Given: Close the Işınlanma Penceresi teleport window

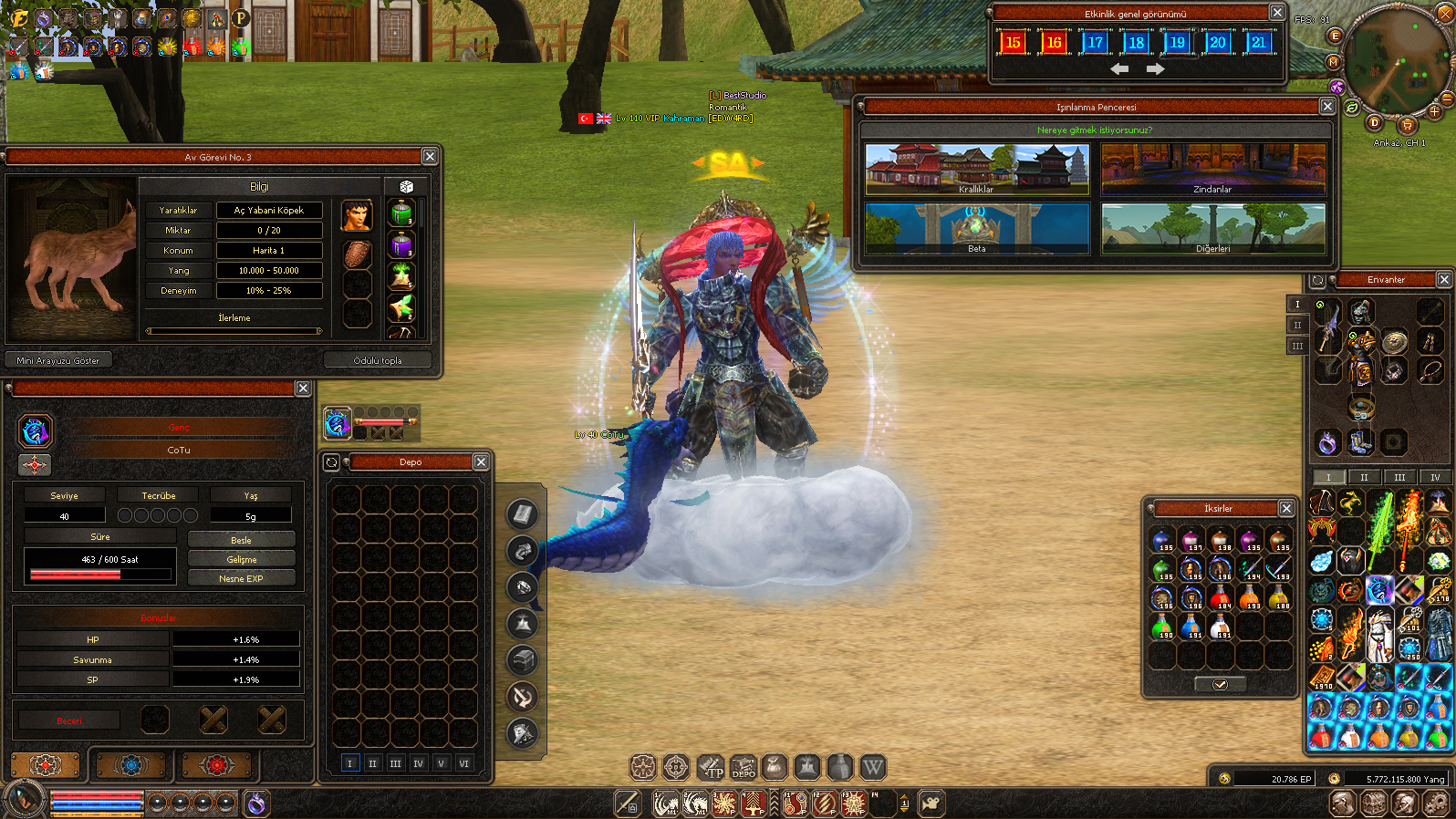Looking at the screenshot, I should [x=1327, y=107].
